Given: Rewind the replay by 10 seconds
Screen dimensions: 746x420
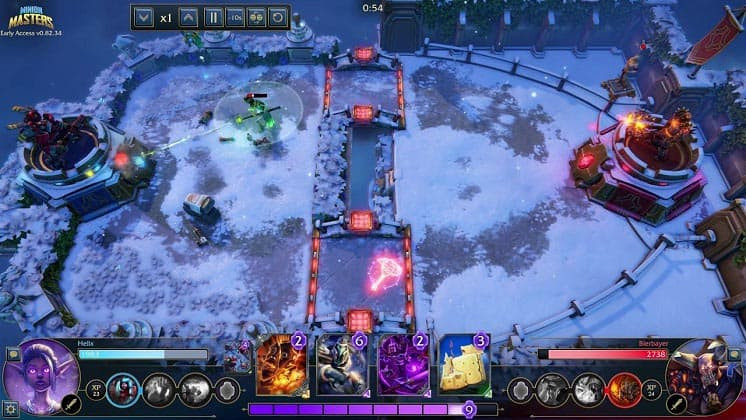Looking at the screenshot, I should click(x=234, y=17).
